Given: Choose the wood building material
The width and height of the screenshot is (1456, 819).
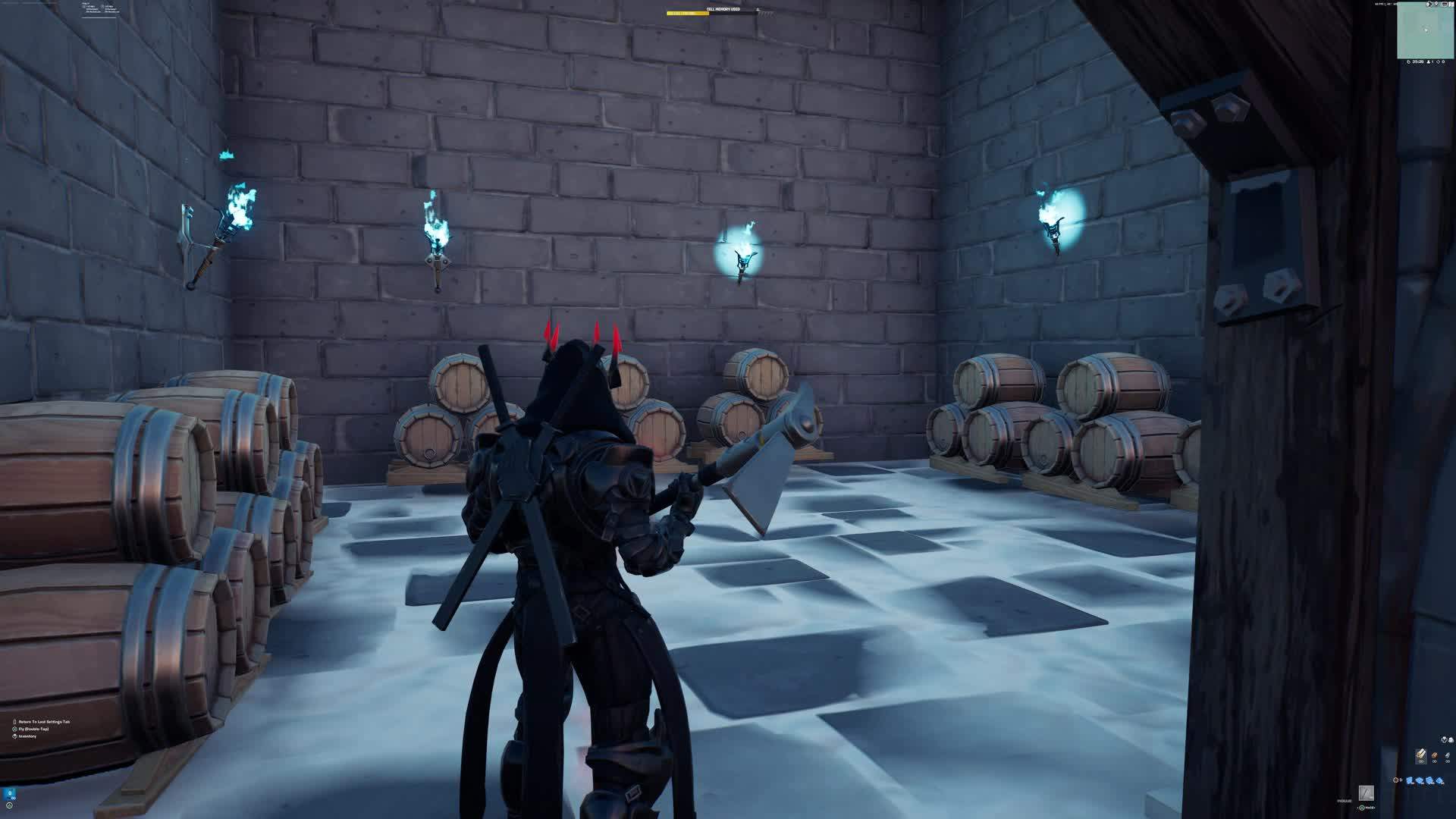Looking at the screenshot, I should pos(1421,756).
